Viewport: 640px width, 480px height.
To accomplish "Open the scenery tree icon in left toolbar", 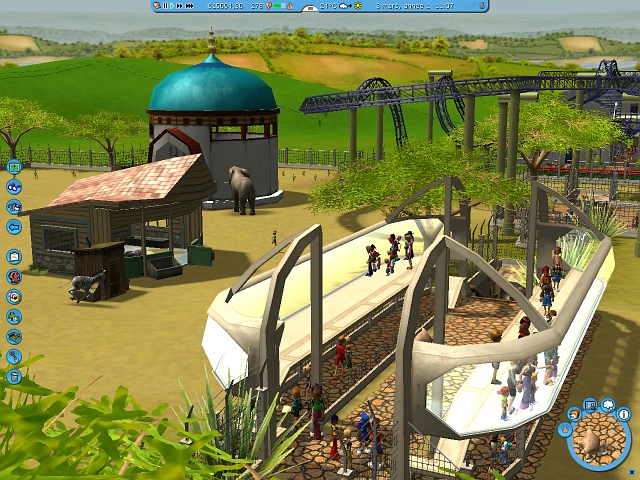I will tap(14, 316).
